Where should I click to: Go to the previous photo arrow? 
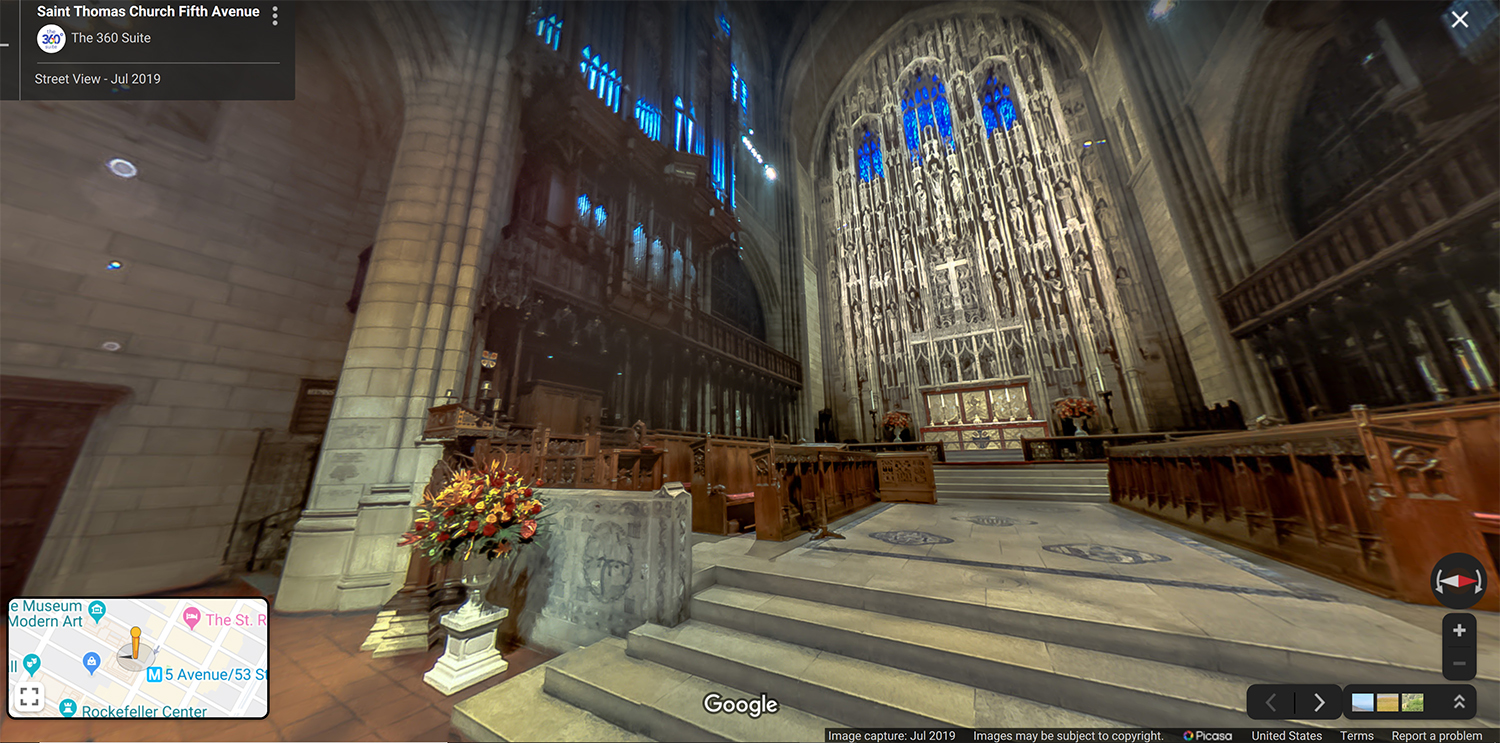click(1271, 702)
